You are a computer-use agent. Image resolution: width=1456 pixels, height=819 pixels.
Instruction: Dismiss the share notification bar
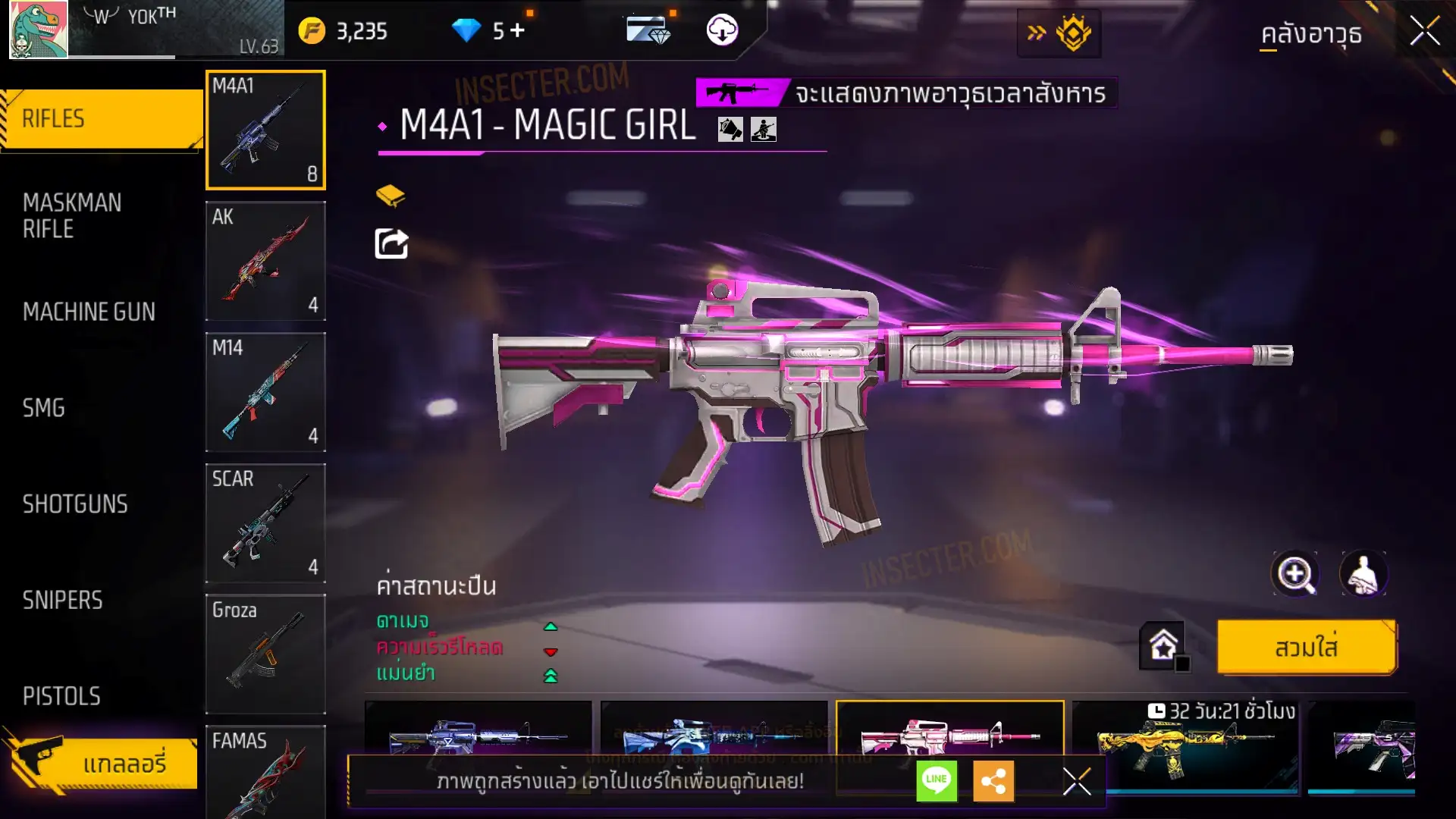coord(1076,781)
